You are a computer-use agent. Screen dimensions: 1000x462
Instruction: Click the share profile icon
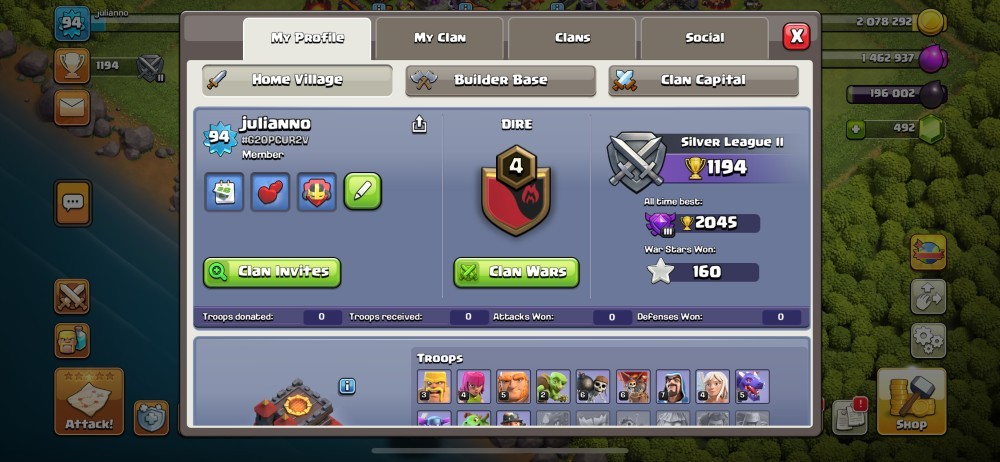pyautogui.click(x=419, y=124)
